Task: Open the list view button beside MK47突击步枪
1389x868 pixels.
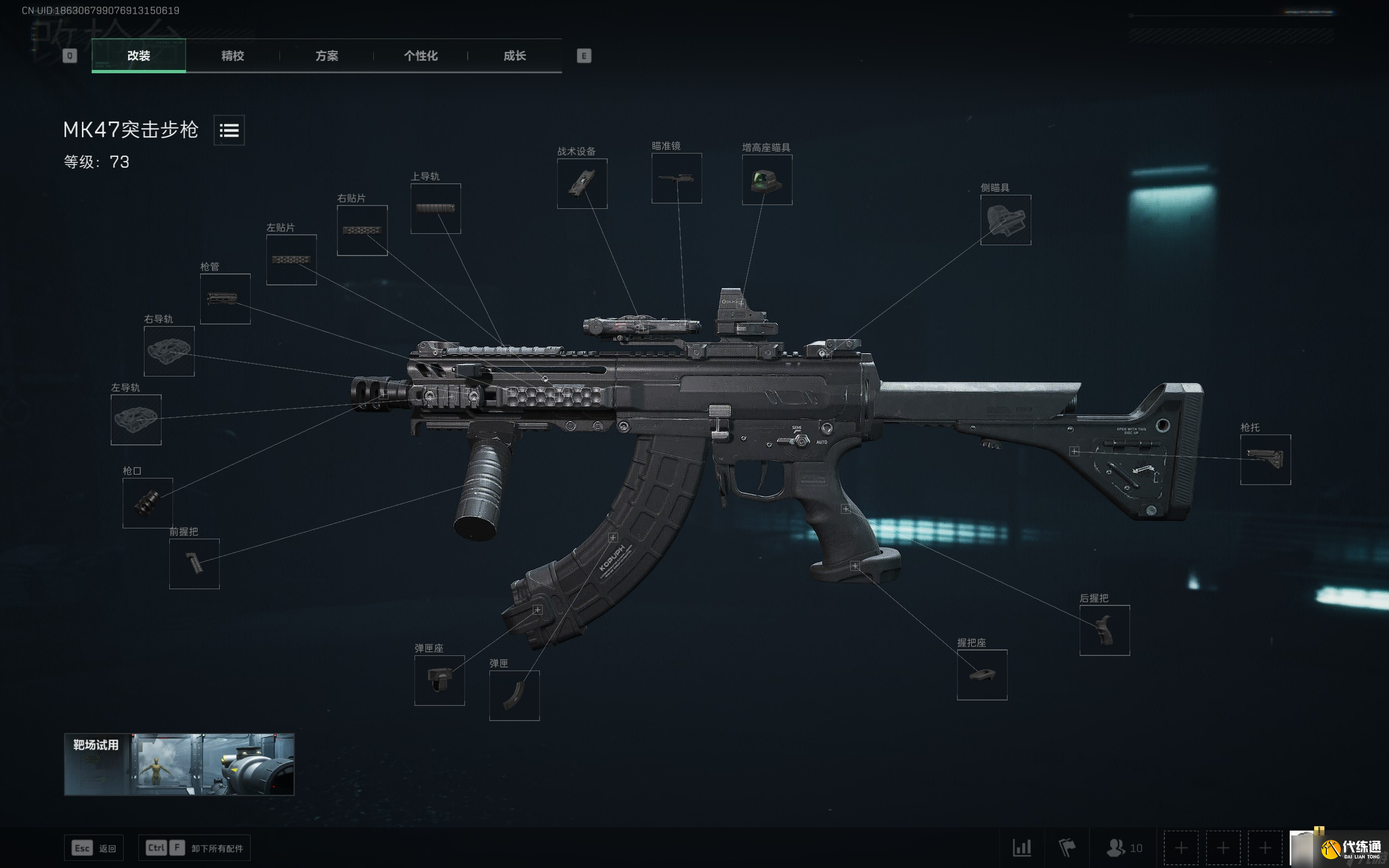Action: click(x=229, y=130)
